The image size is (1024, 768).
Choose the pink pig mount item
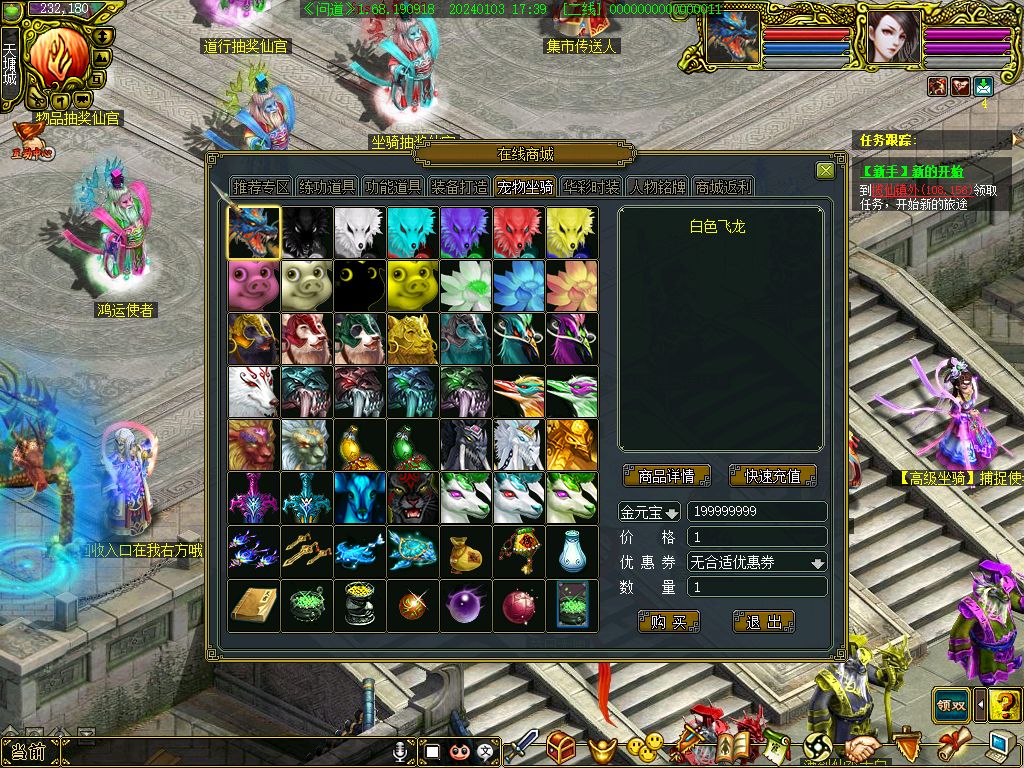coord(254,286)
